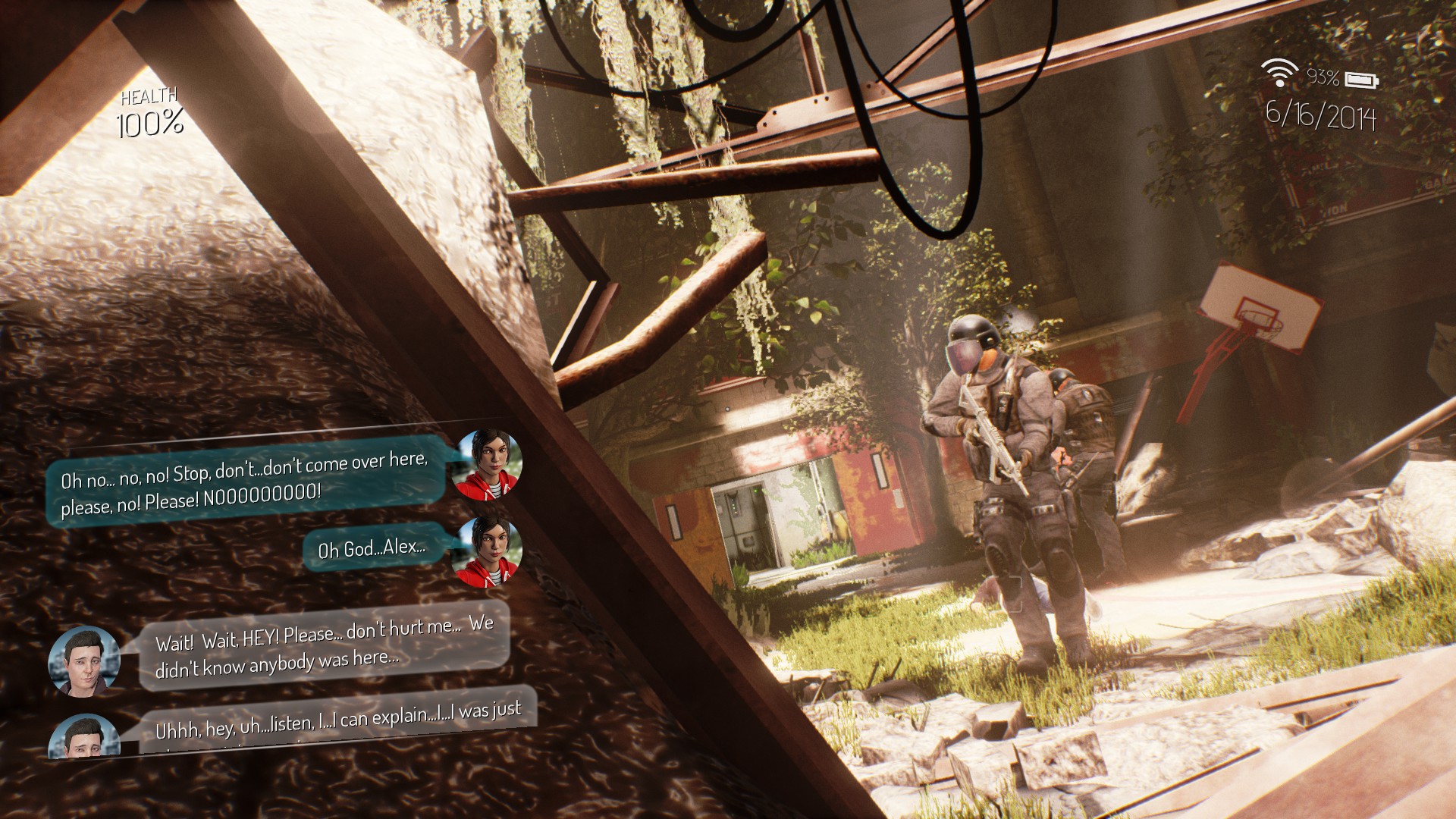Click the wifi signal icon
The image size is (1456, 819).
[x=1279, y=73]
